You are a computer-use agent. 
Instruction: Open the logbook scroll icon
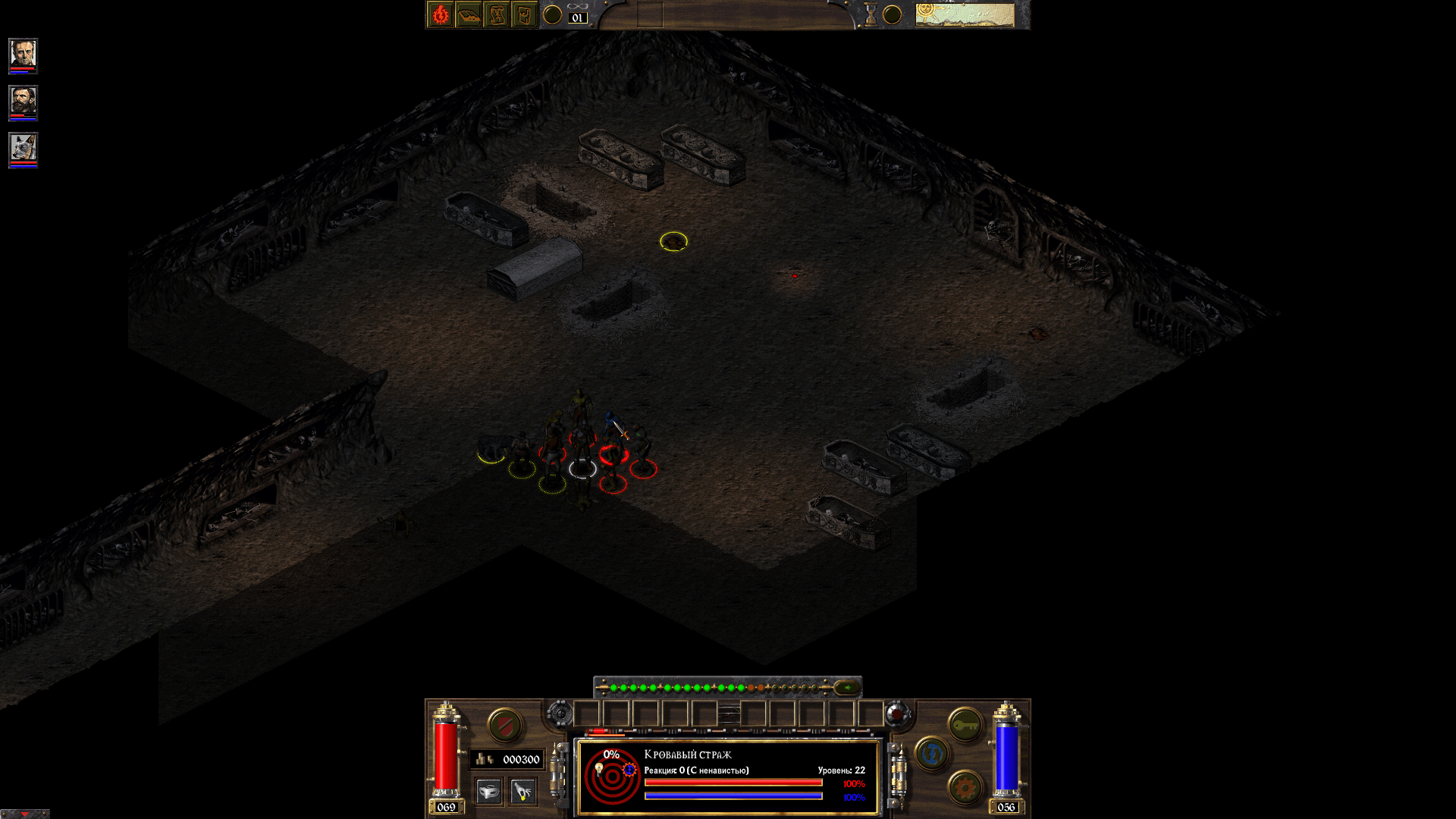click(x=497, y=14)
